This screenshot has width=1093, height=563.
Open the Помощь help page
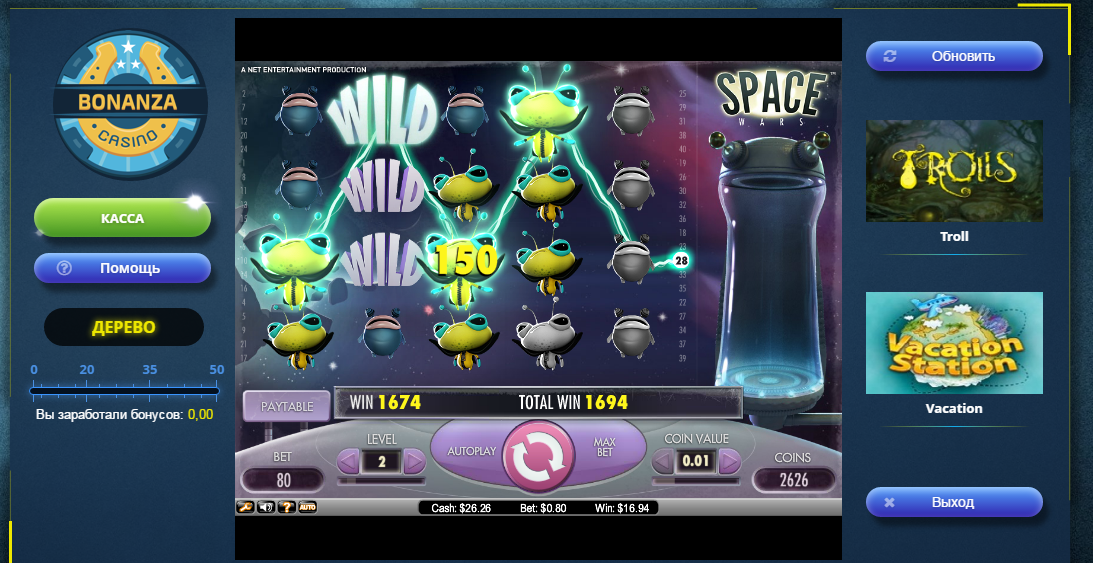(x=122, y=268)
